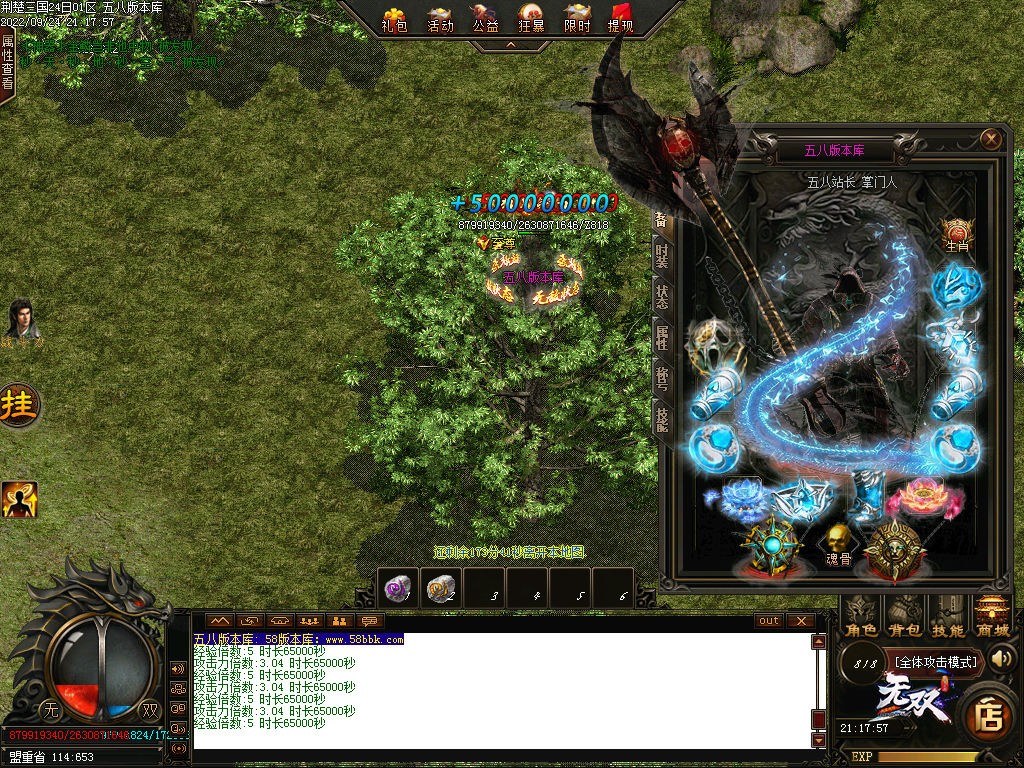Select the ghost mask equipment slot

tap(714, 340)
